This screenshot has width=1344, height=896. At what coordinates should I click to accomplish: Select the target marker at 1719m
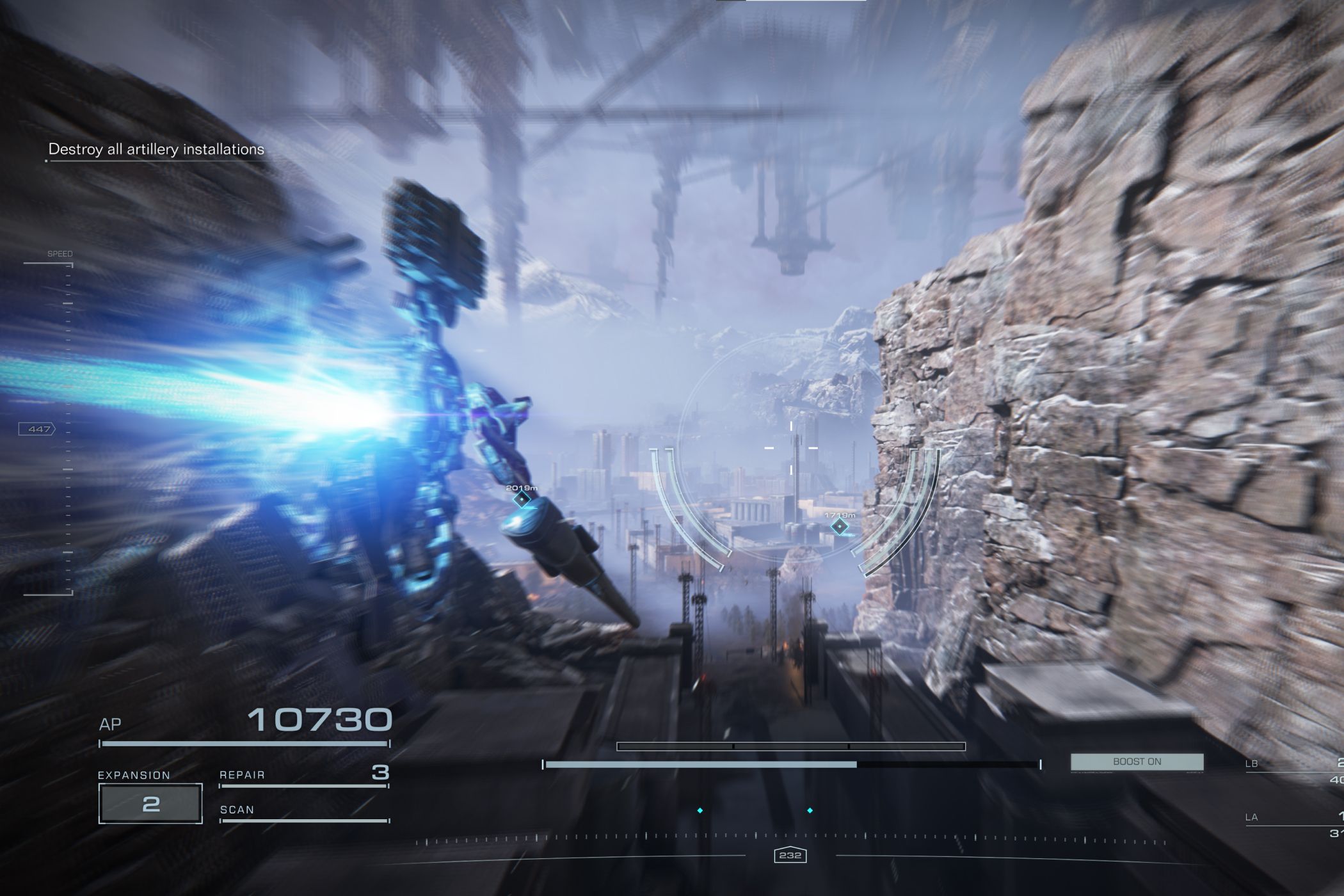coord(839,526)
